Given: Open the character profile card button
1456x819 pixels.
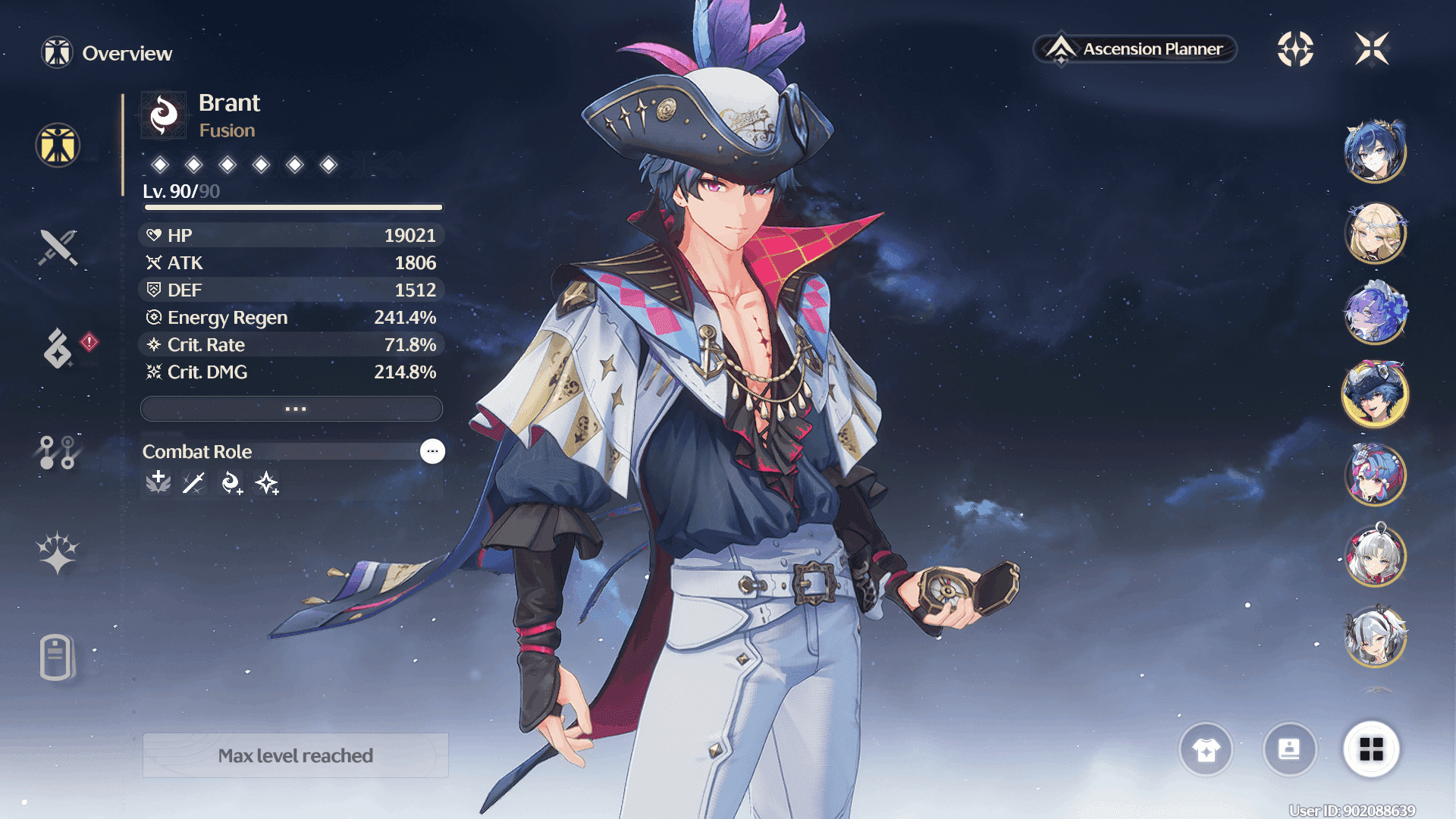Looking at the screenshot, I should [1289, 749].
